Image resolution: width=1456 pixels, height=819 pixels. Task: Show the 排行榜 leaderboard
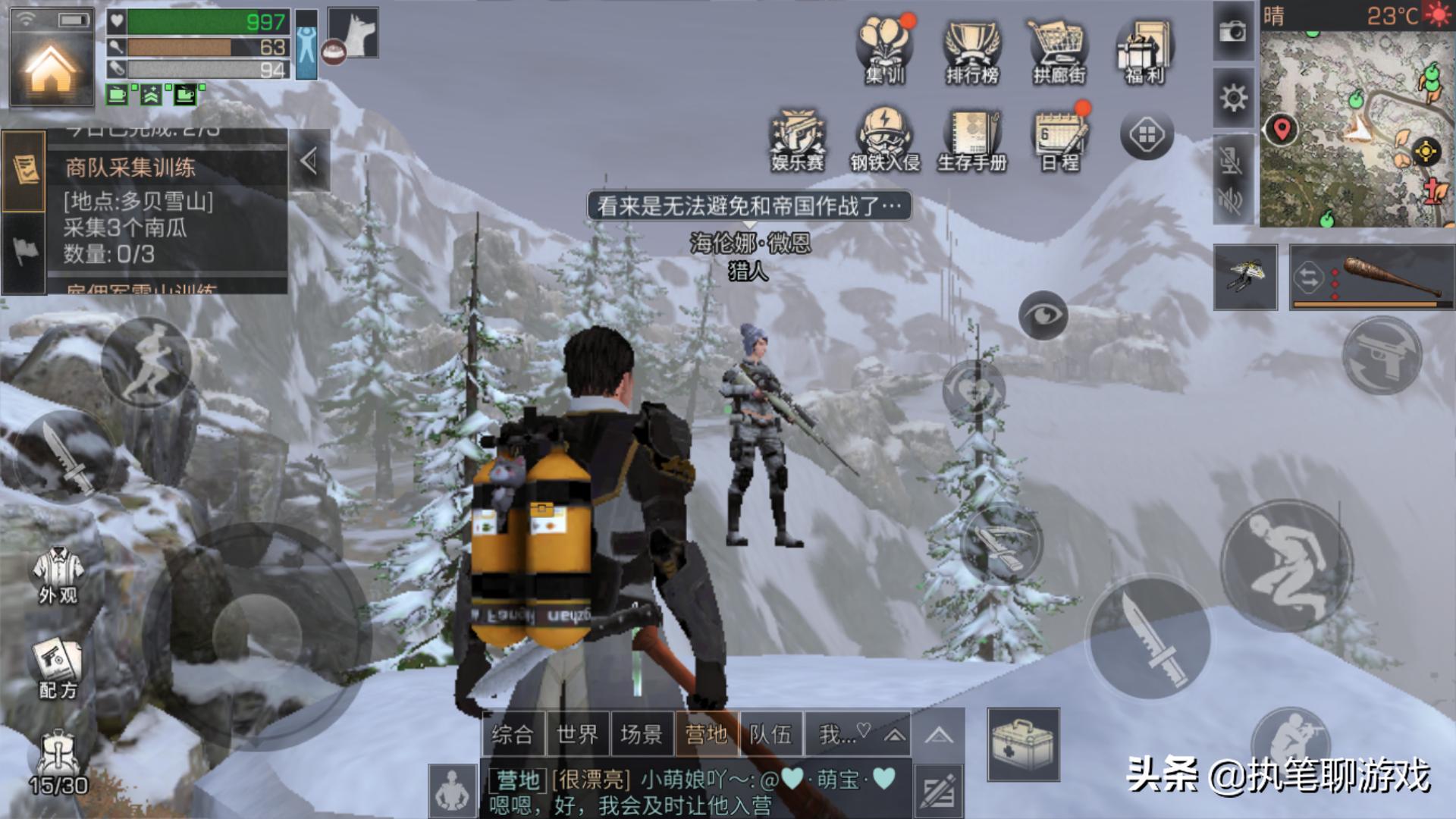(x=972, y=50)
